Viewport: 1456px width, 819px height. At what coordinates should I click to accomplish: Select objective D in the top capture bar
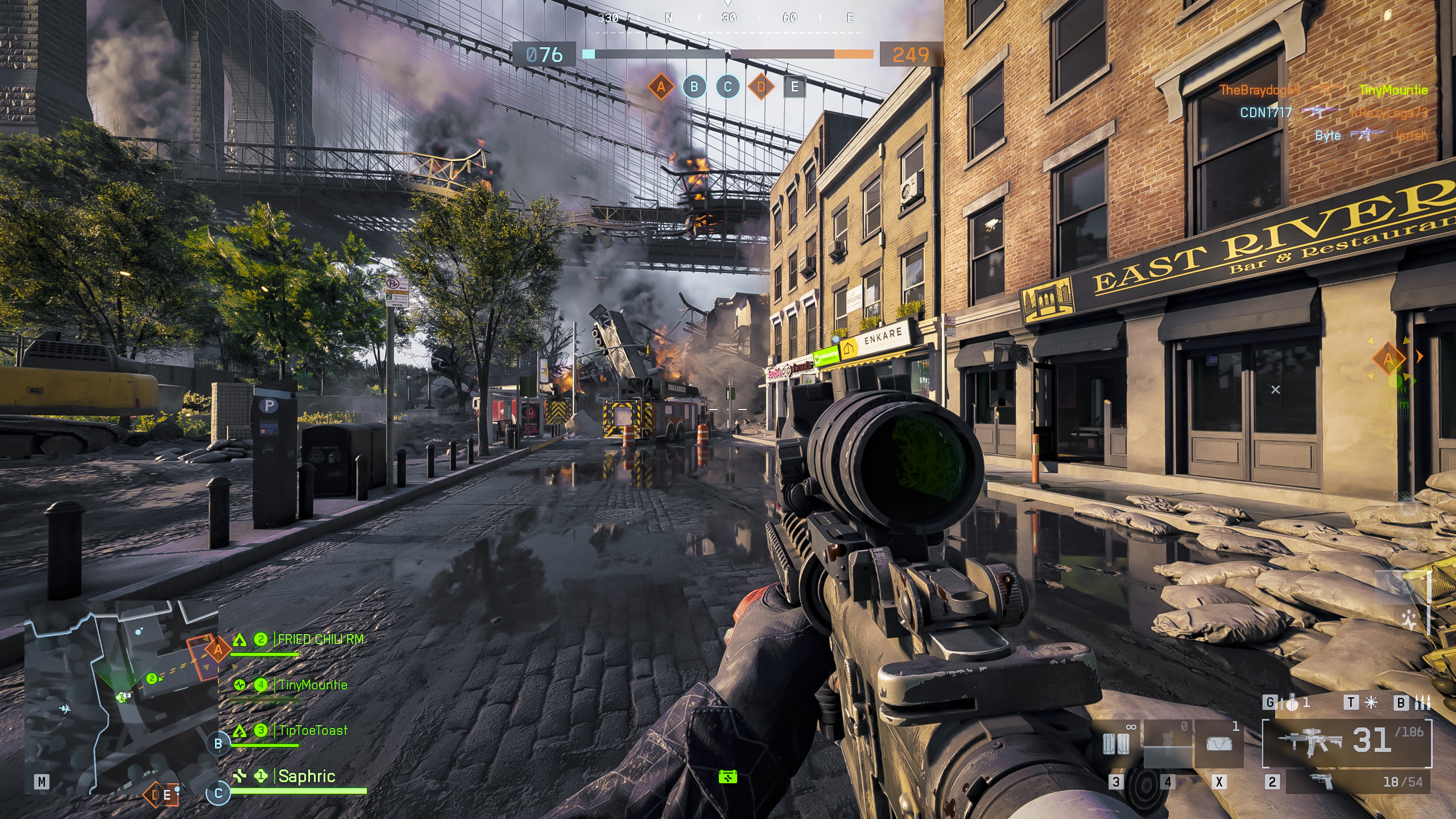click(761, 87)
